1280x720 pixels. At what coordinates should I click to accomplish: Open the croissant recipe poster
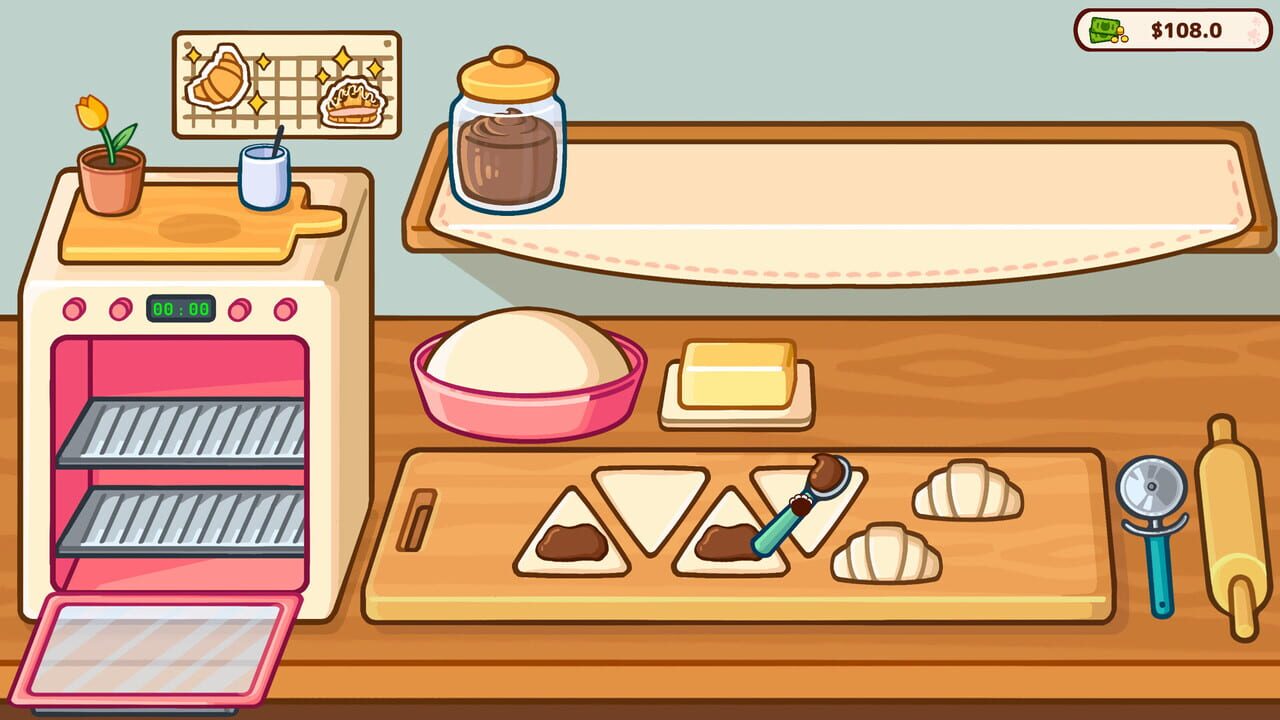pyautogui.click(x=287, y=85)
